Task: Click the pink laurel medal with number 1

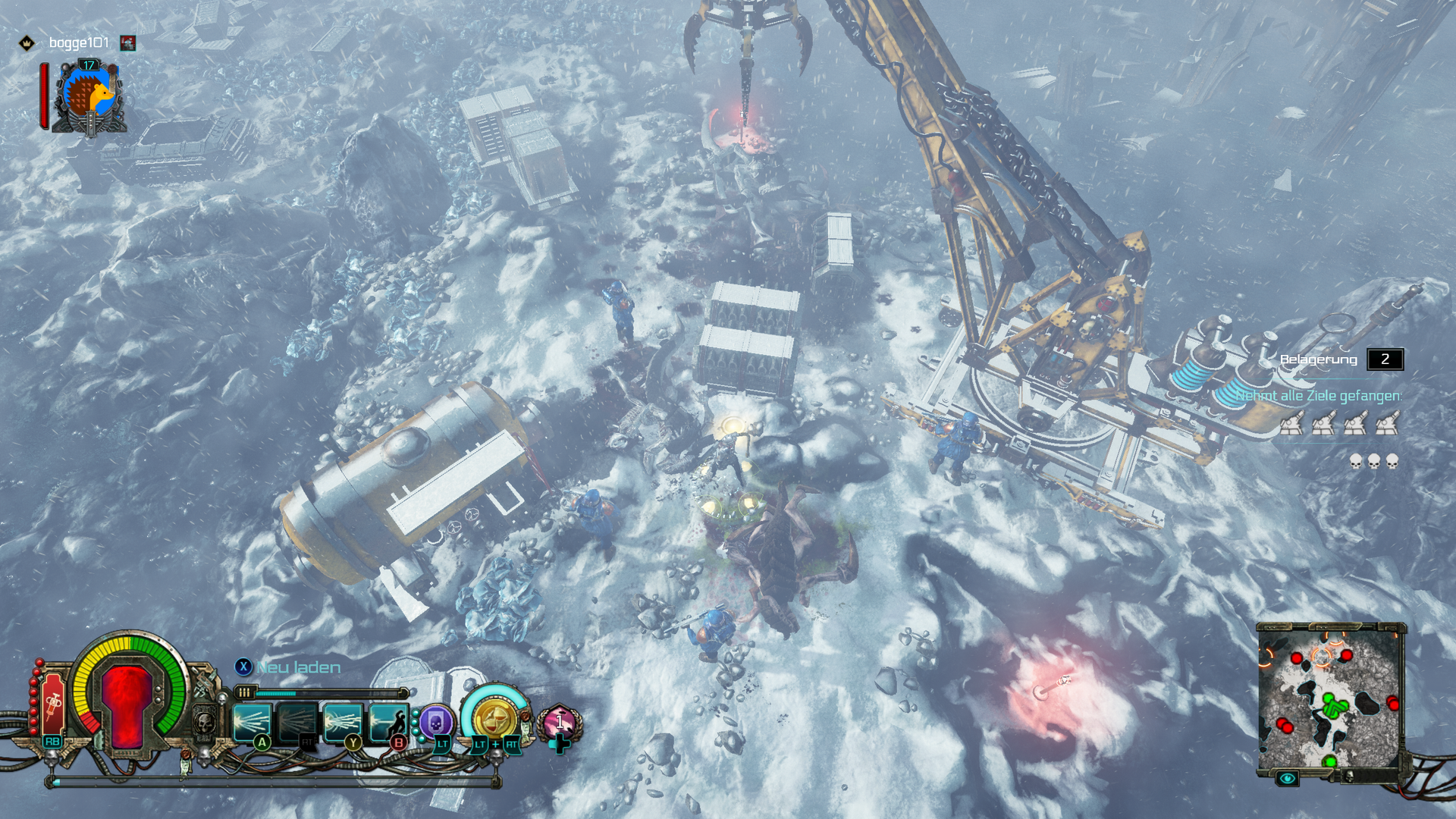Action: click(560, 722)
